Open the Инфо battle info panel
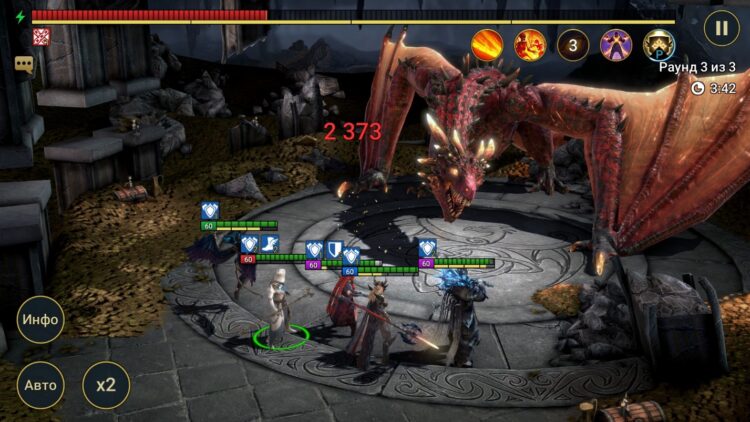 point(40,320)
